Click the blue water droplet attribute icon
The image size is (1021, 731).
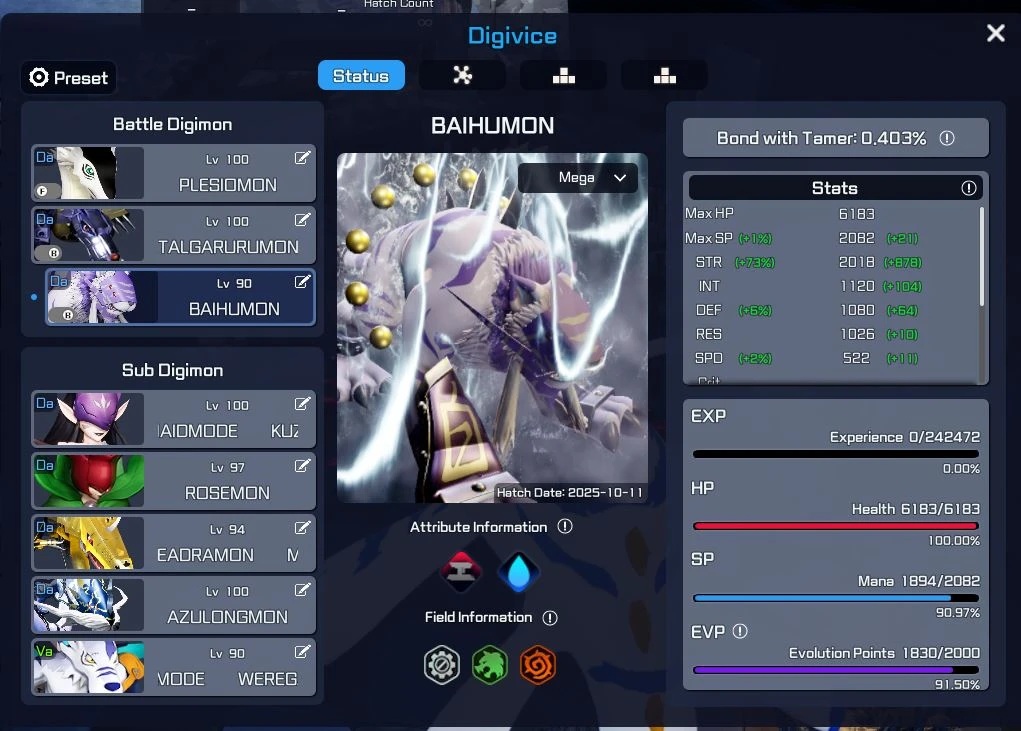[x=519, y=572]
